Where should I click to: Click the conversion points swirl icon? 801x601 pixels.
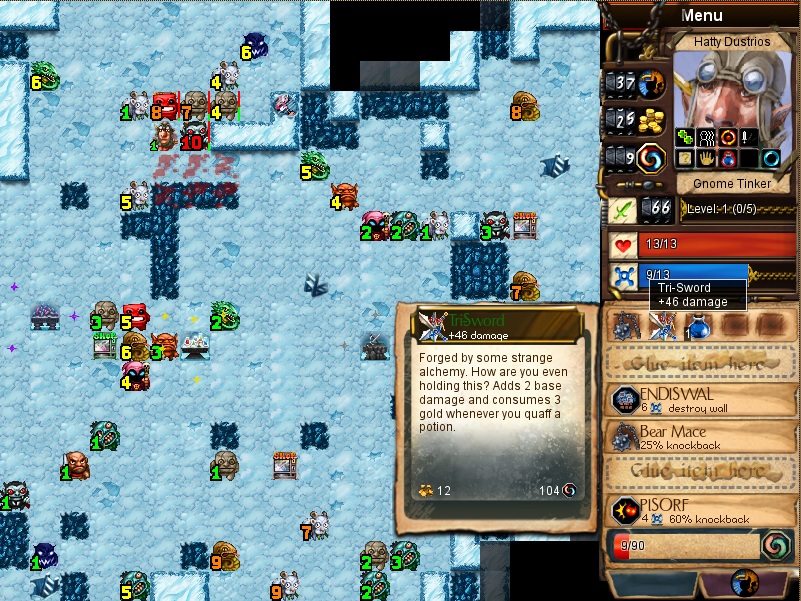point(651,157)
